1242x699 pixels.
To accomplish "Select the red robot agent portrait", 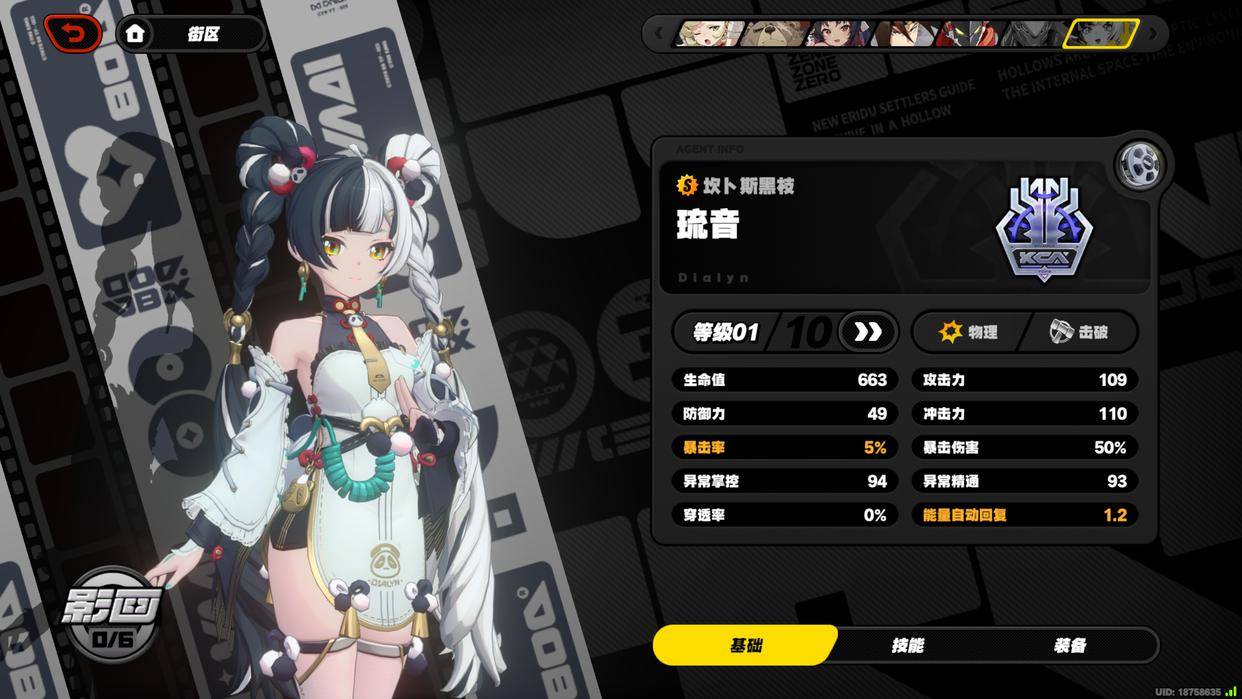I will click(968, 34).
